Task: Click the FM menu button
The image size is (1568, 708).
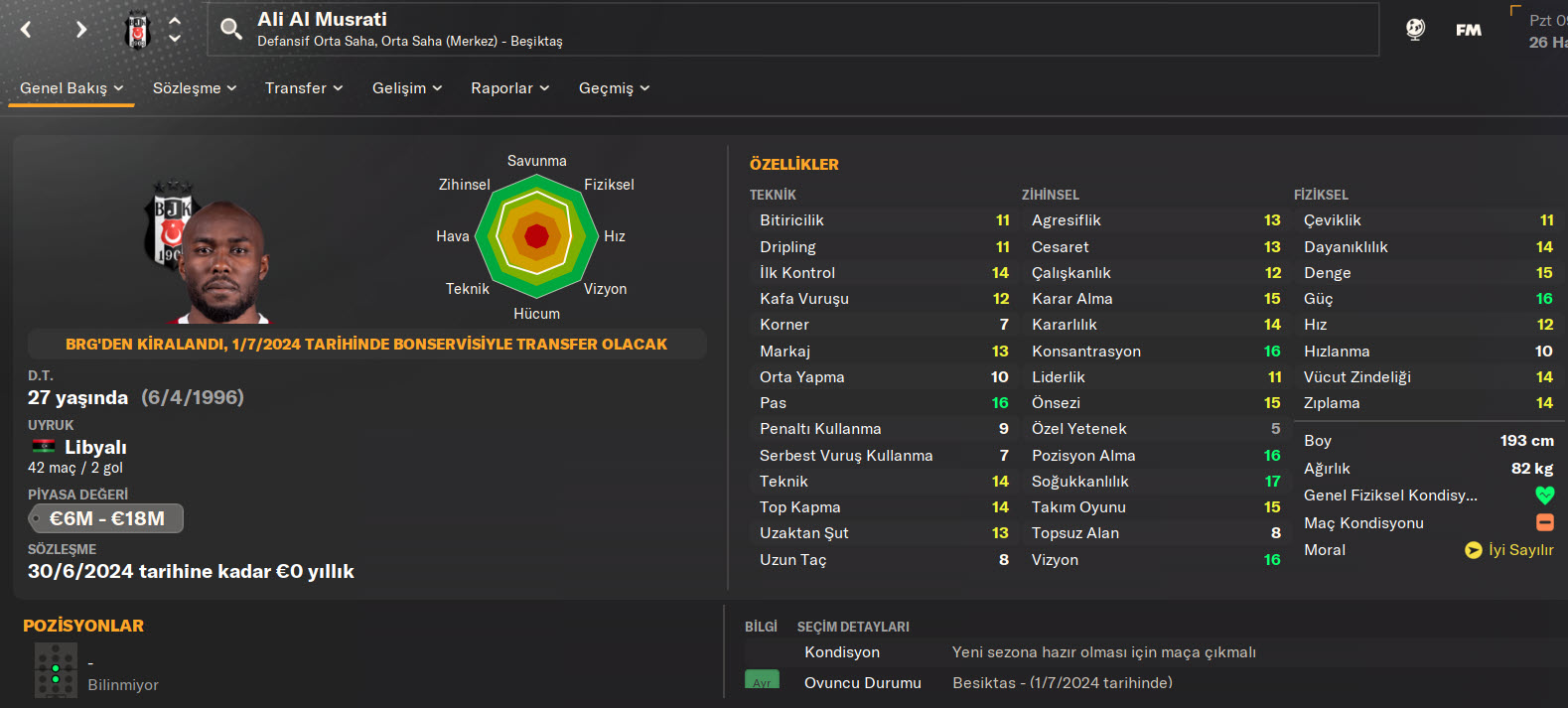Action: tap(1469, 30)
